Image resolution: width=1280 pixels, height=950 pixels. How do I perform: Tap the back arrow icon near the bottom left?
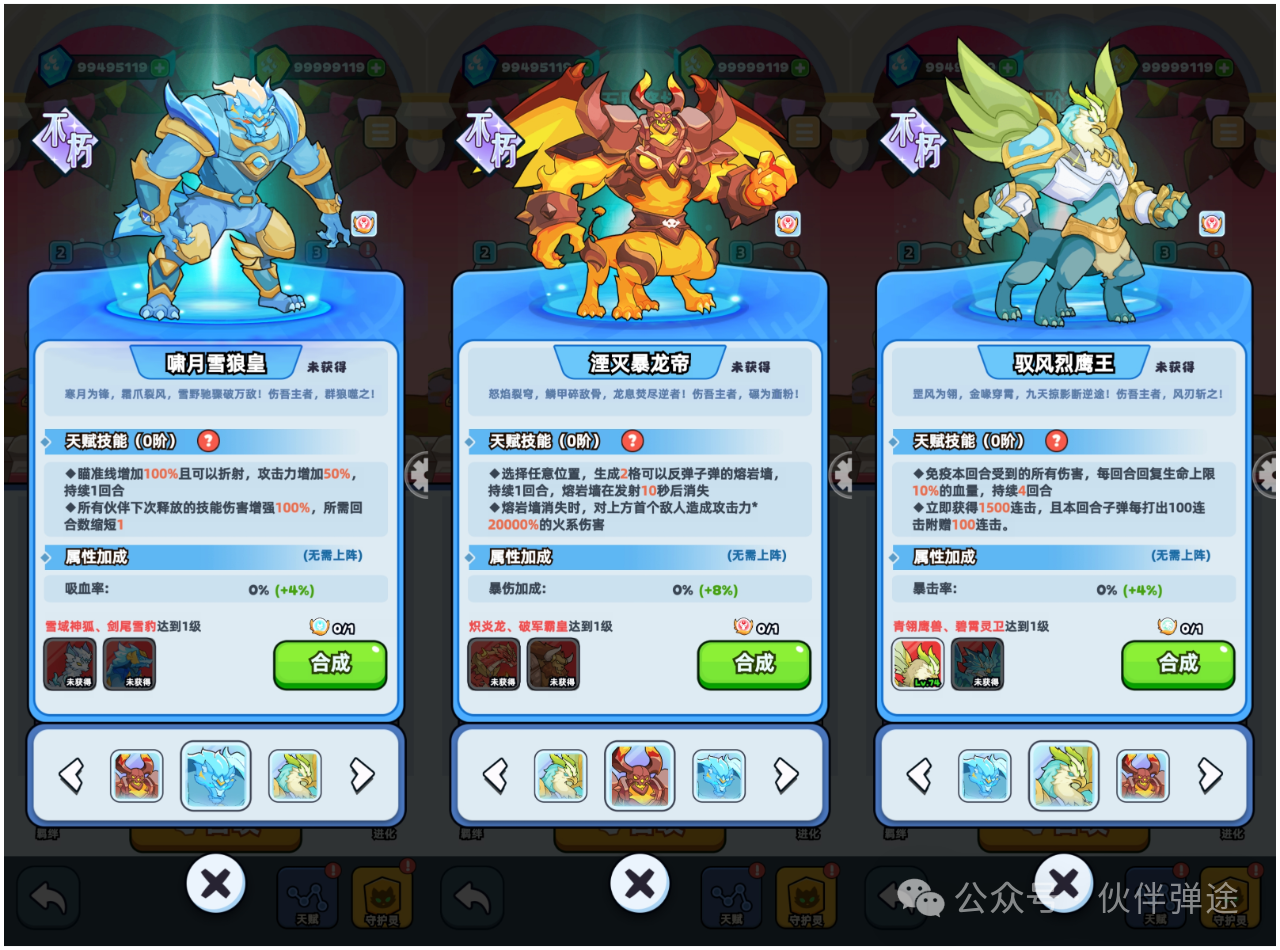(47, 897)
